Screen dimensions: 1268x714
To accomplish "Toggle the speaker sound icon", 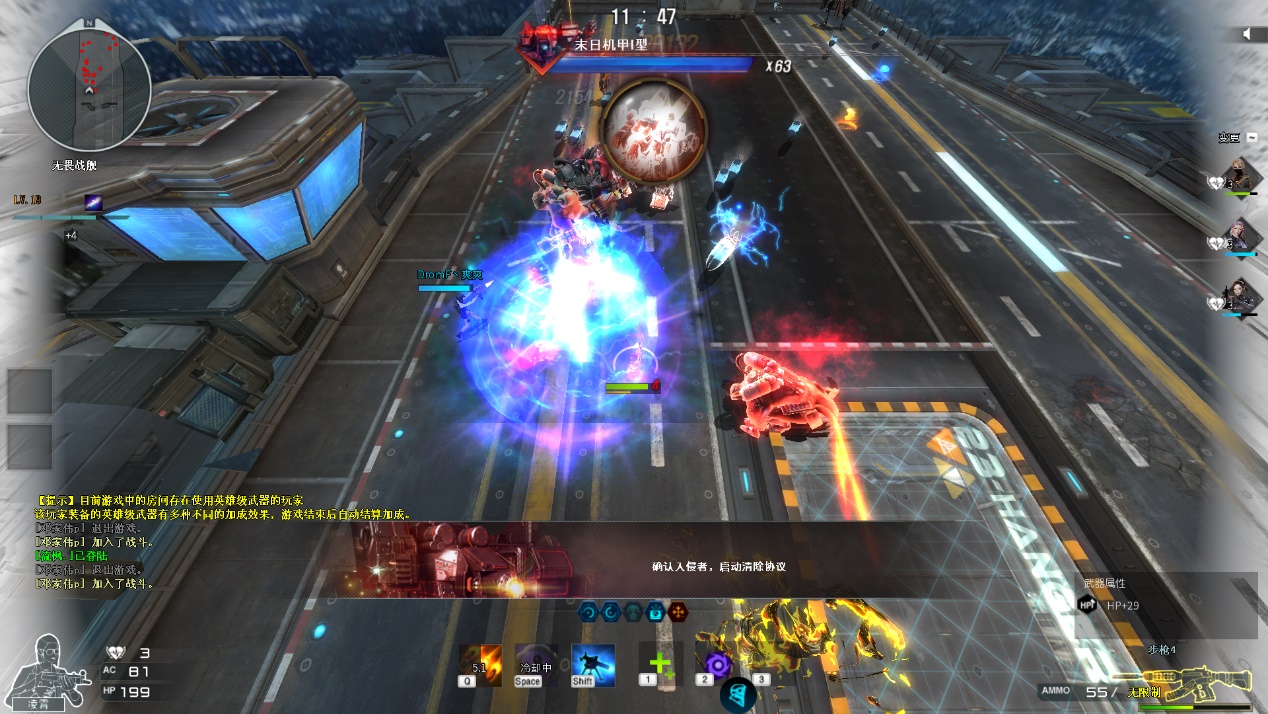I will pos(1247,34).
